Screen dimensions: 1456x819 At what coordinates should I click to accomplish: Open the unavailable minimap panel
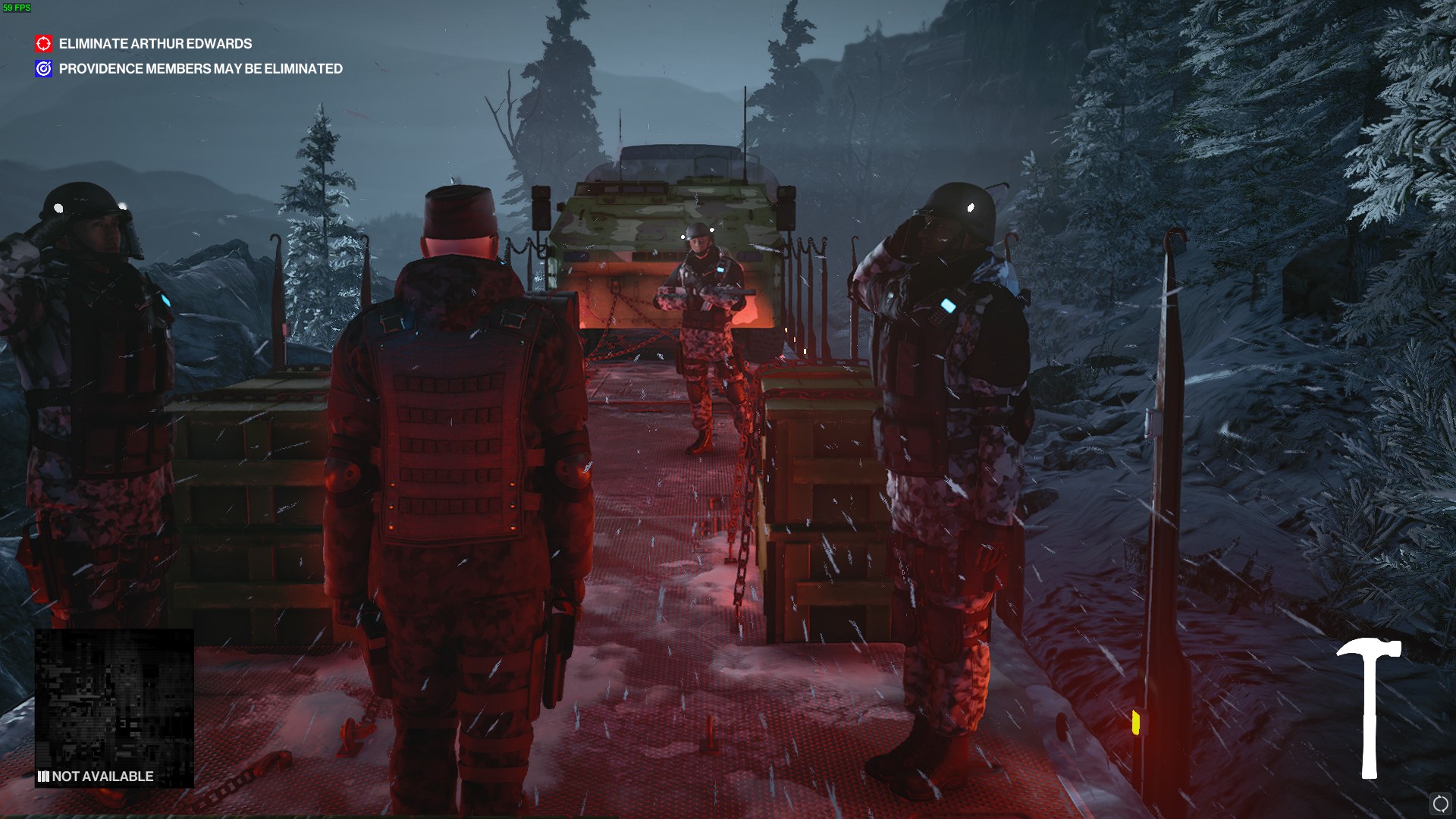tap(115, 708)
